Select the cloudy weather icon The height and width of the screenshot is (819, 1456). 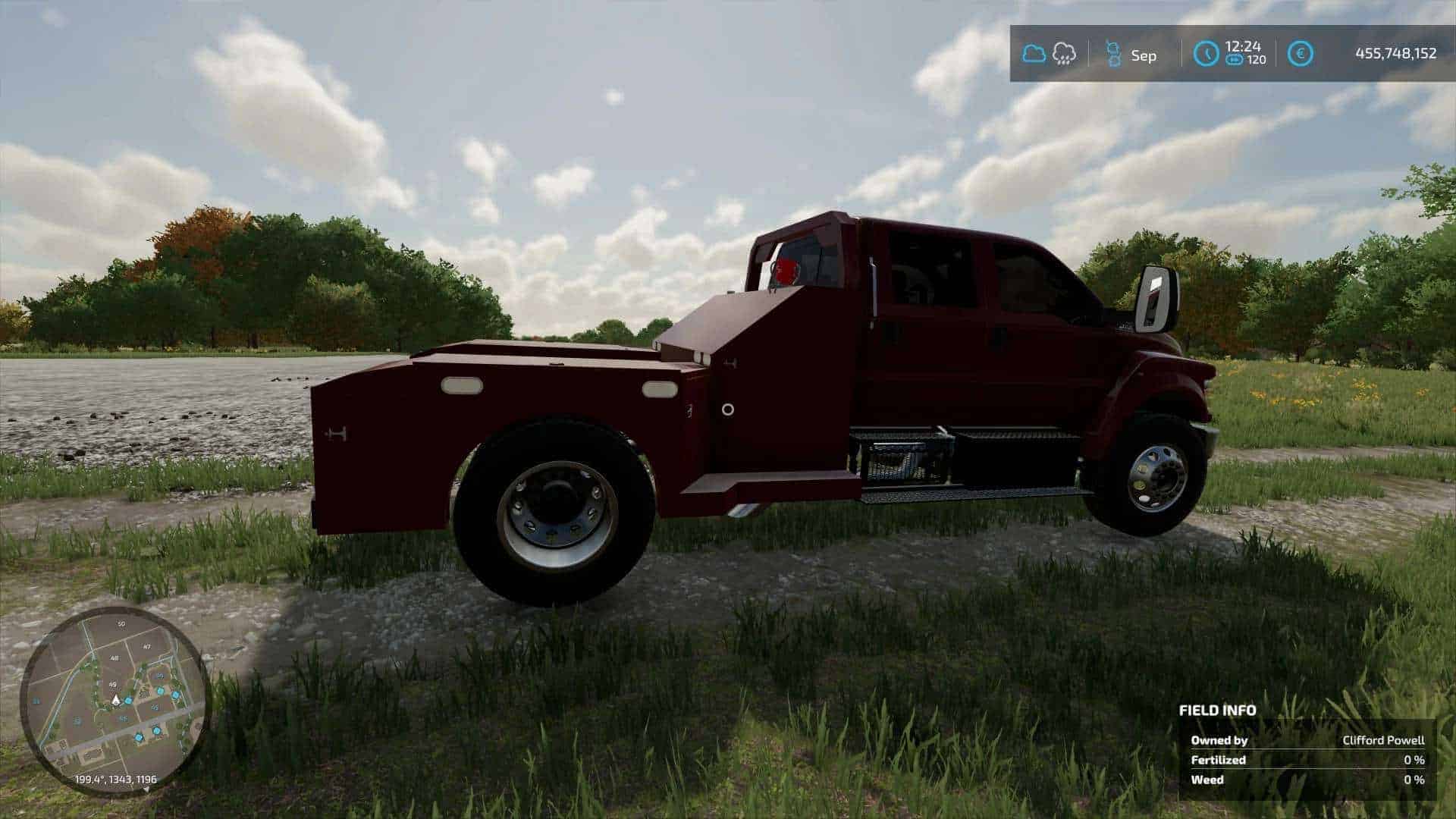pos(1034,51)
